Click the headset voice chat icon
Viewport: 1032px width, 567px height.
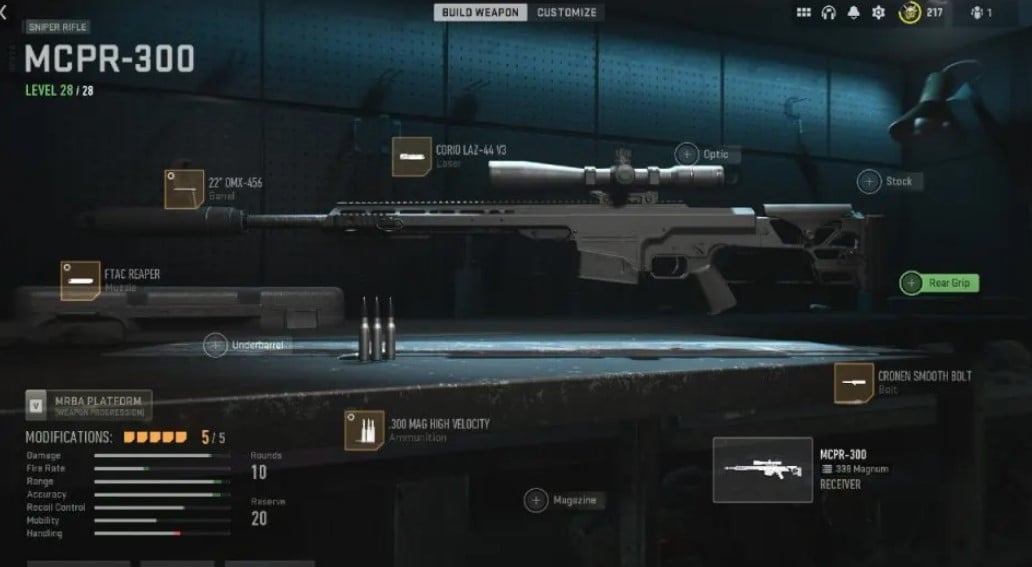[828, 13]
